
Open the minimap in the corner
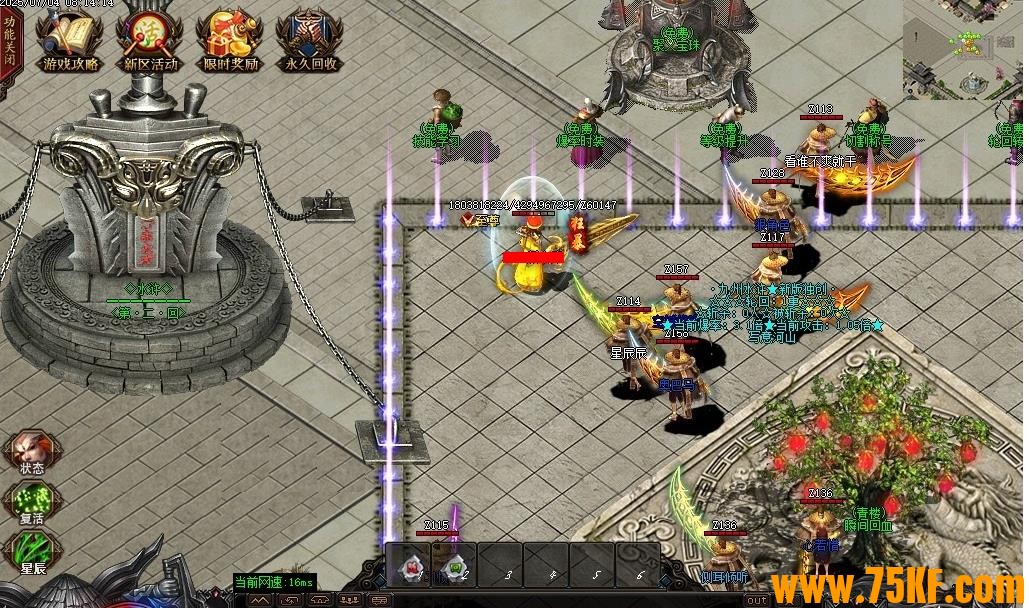(964, 48)
